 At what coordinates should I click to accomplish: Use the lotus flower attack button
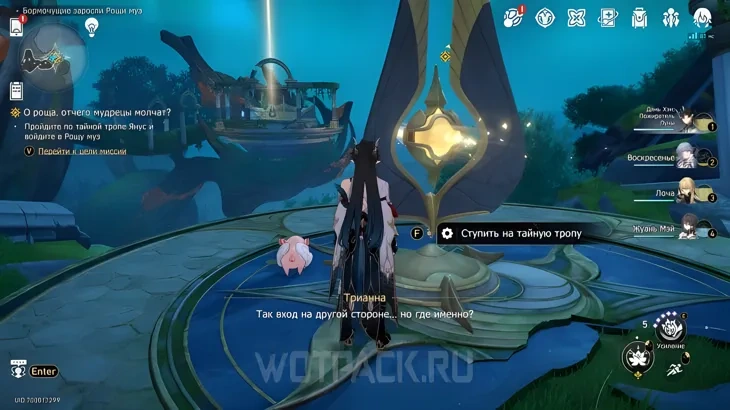637,358
